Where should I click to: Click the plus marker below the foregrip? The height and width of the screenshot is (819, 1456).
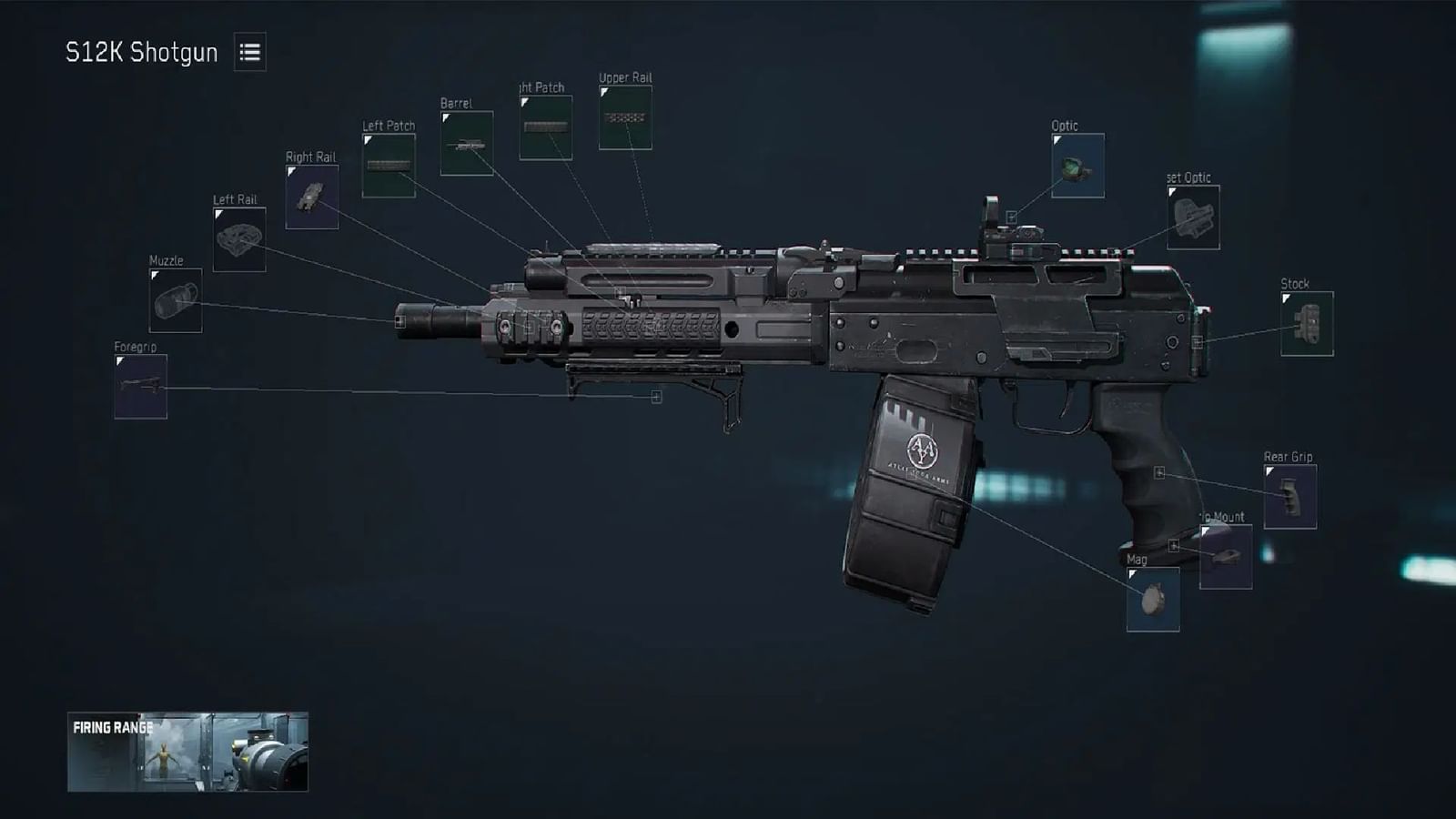point(656,398)
